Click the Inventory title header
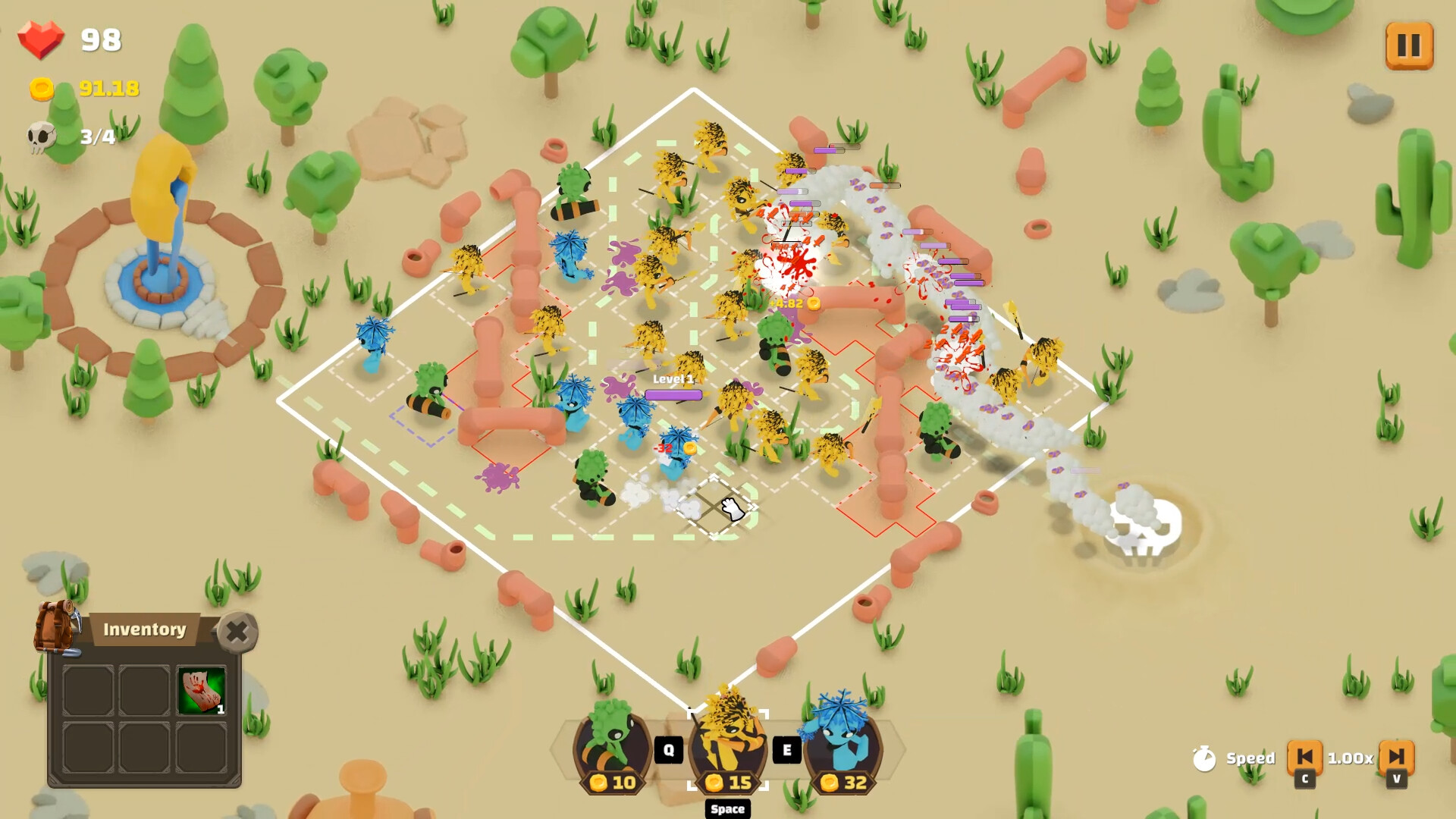The height and width of the screenshot is (819, 1456). pos(144,629)
